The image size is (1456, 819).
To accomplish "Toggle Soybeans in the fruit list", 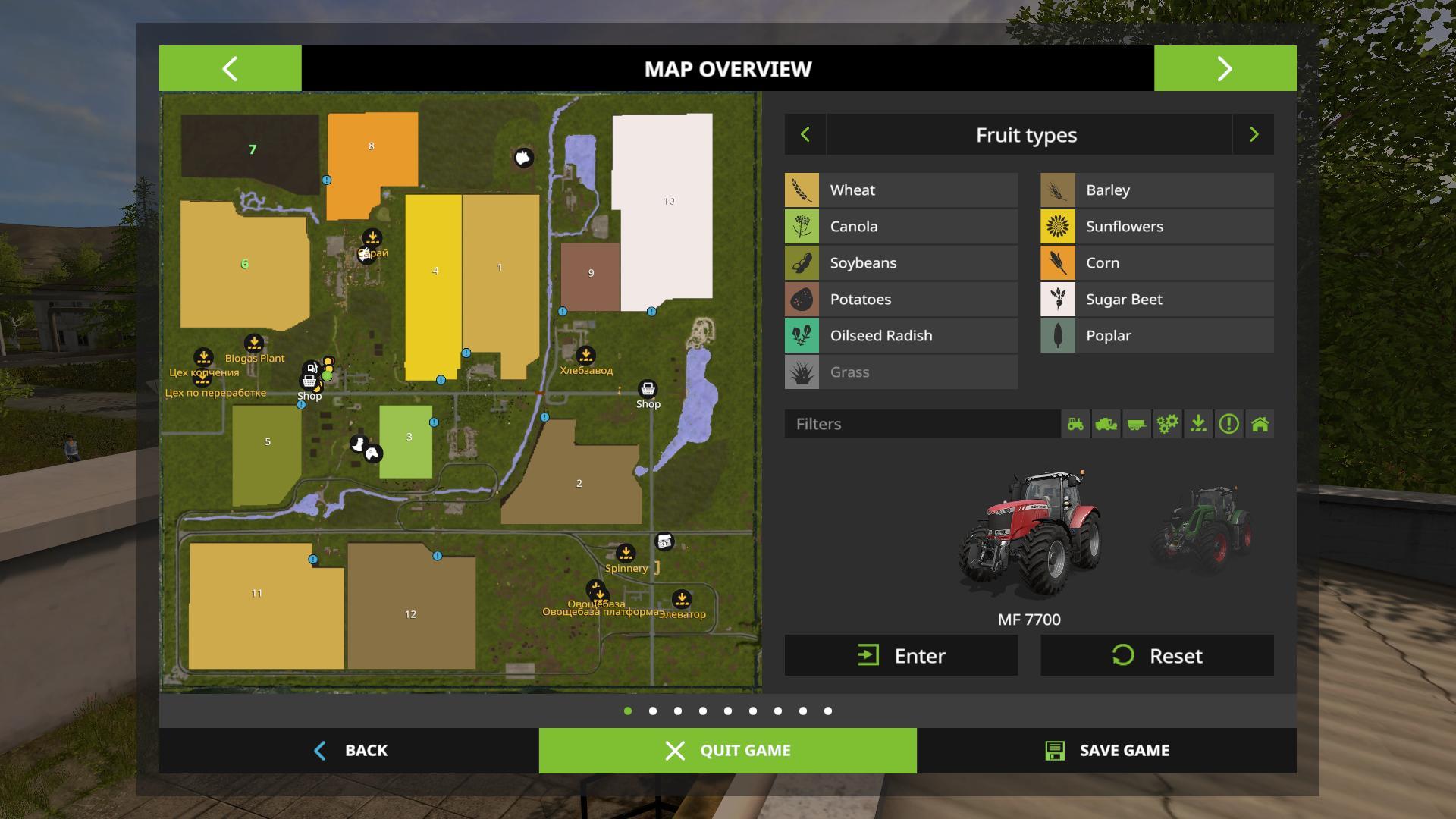I will 901,263.
